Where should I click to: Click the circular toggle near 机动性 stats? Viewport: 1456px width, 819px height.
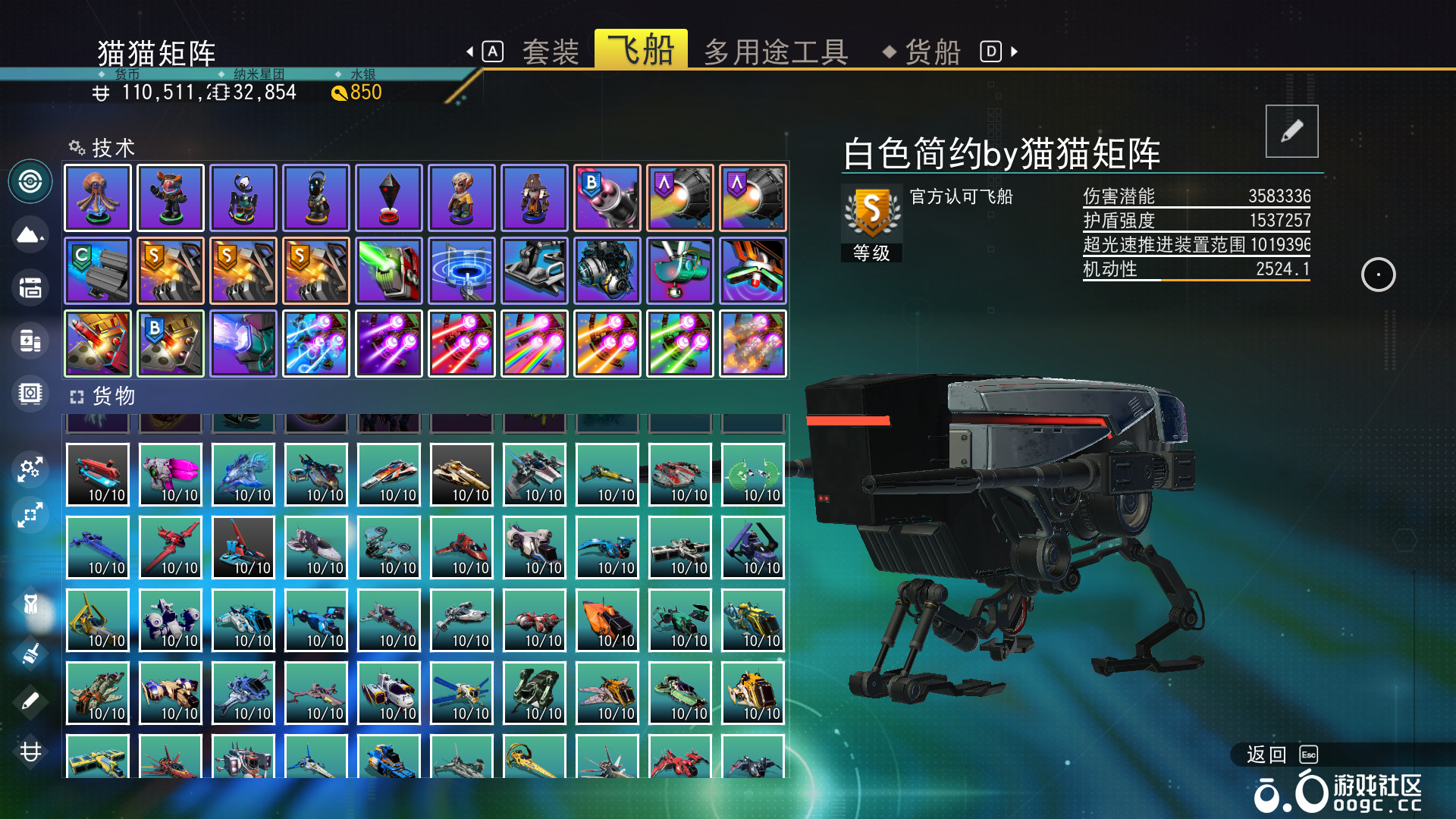1379,275
